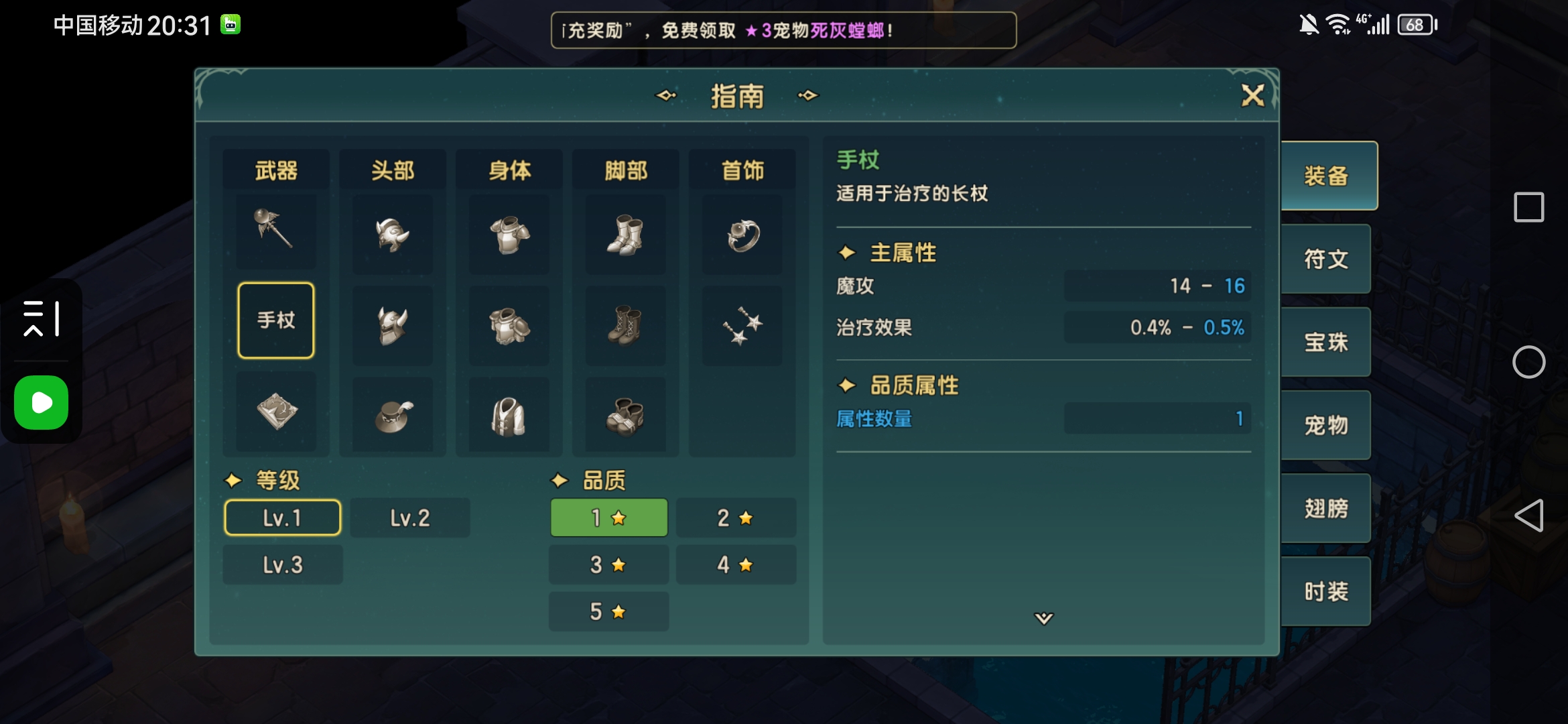Select the white vest body icon
Viewport: 1568px width, 724px height.
pos(509,414)
